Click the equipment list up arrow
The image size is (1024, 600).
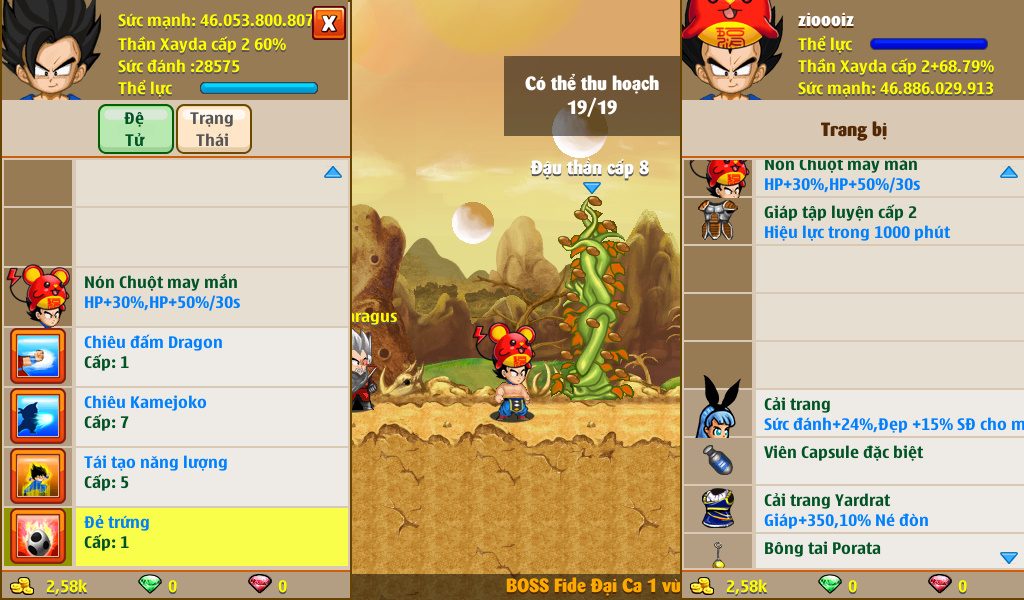click(x=1008, y=173)
